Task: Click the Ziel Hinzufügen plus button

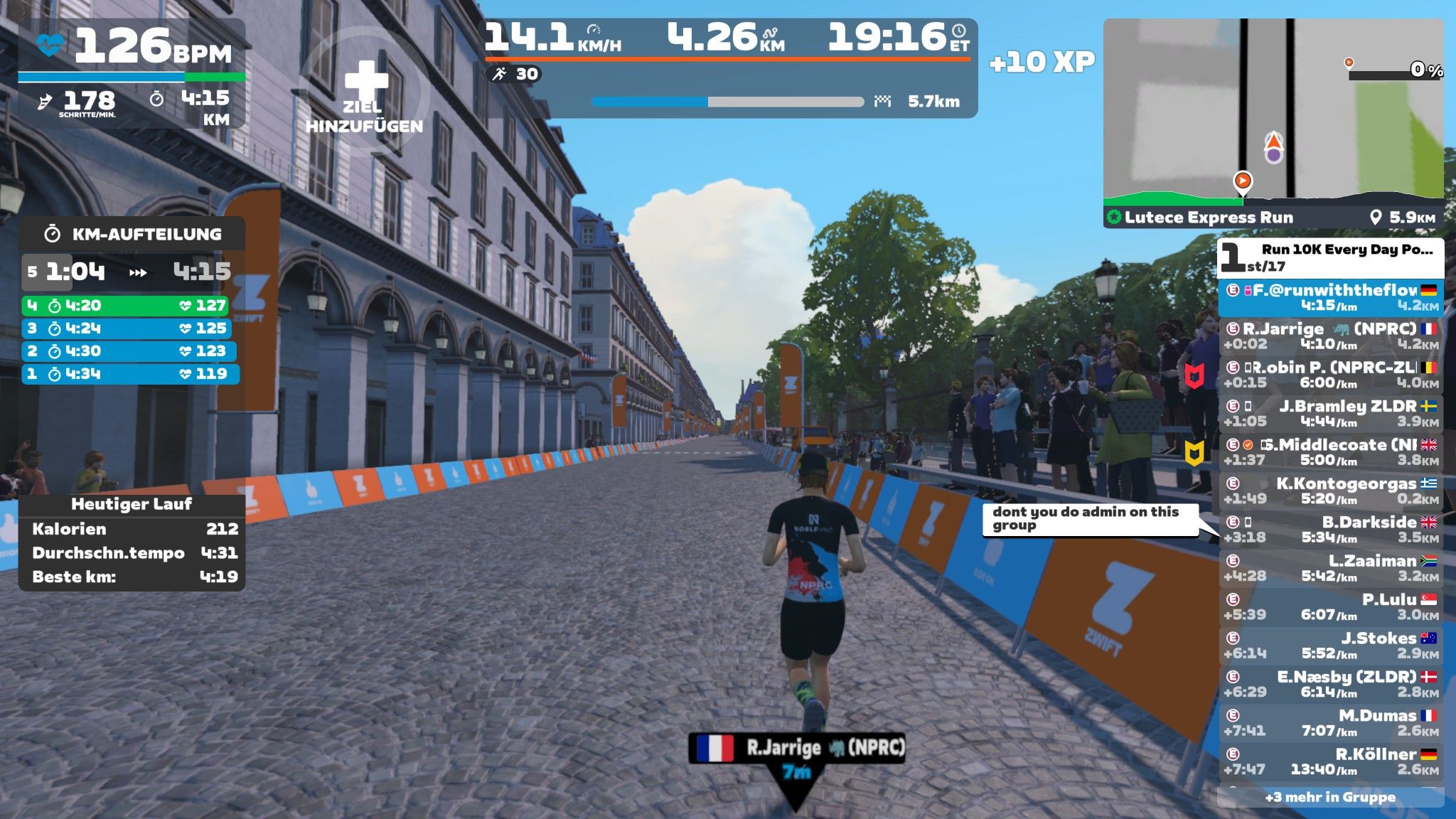Action: (x=365, y=82)
